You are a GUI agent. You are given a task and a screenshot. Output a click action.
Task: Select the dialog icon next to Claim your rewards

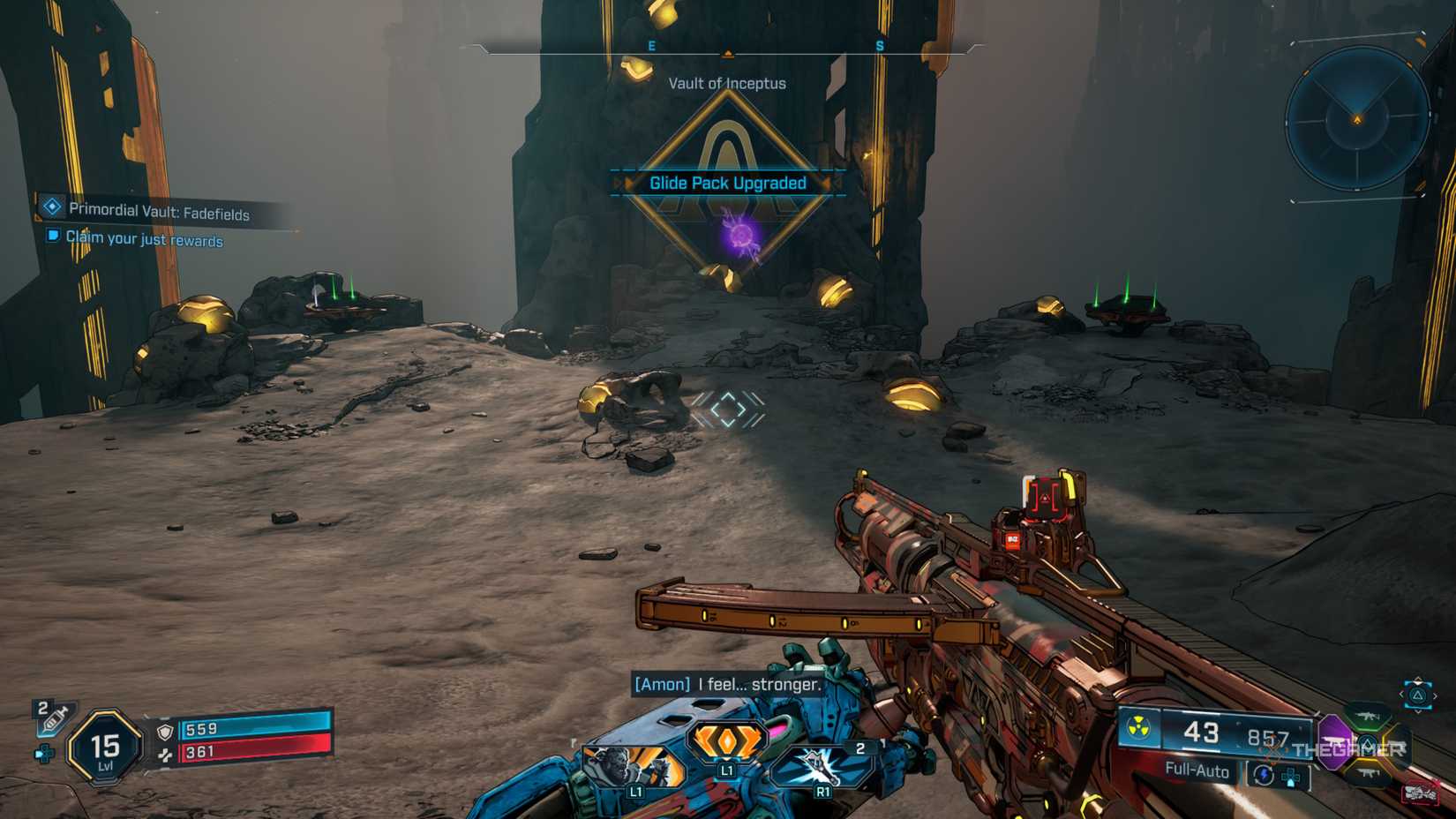[55, 235]
